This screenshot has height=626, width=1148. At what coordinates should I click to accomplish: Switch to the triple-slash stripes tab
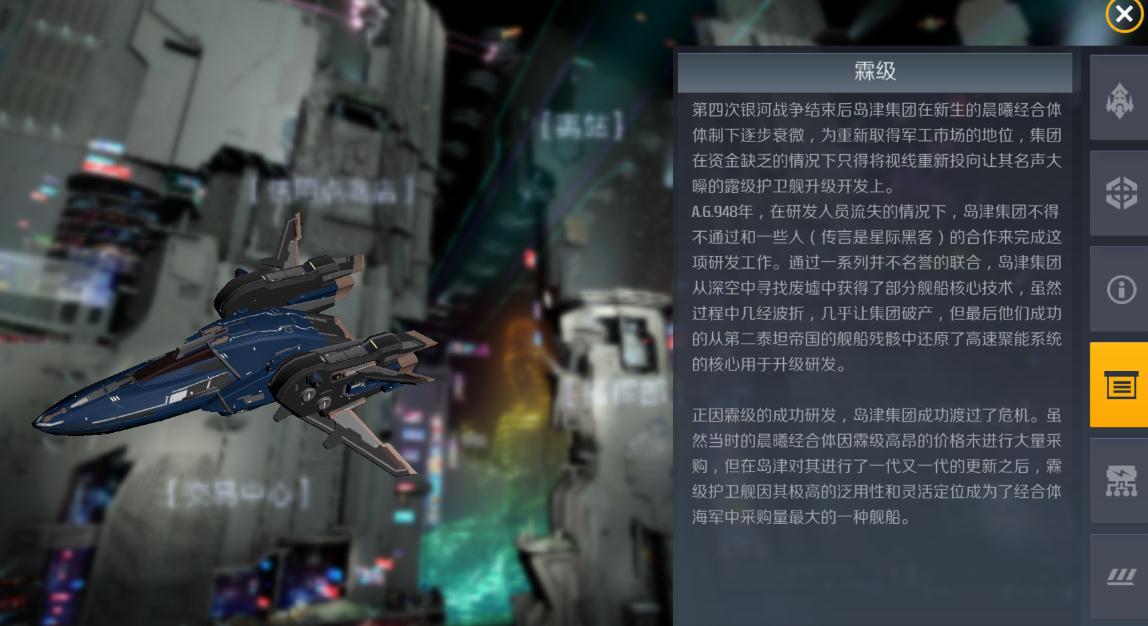pos(1119,576)
